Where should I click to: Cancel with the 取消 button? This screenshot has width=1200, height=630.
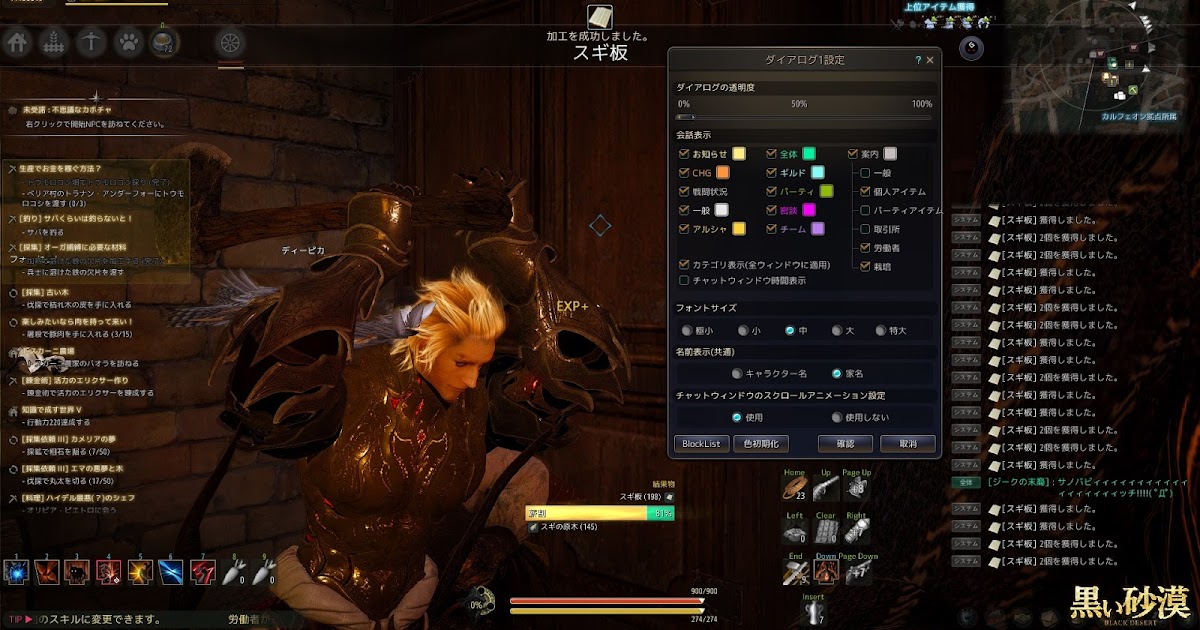pos(907,443)
